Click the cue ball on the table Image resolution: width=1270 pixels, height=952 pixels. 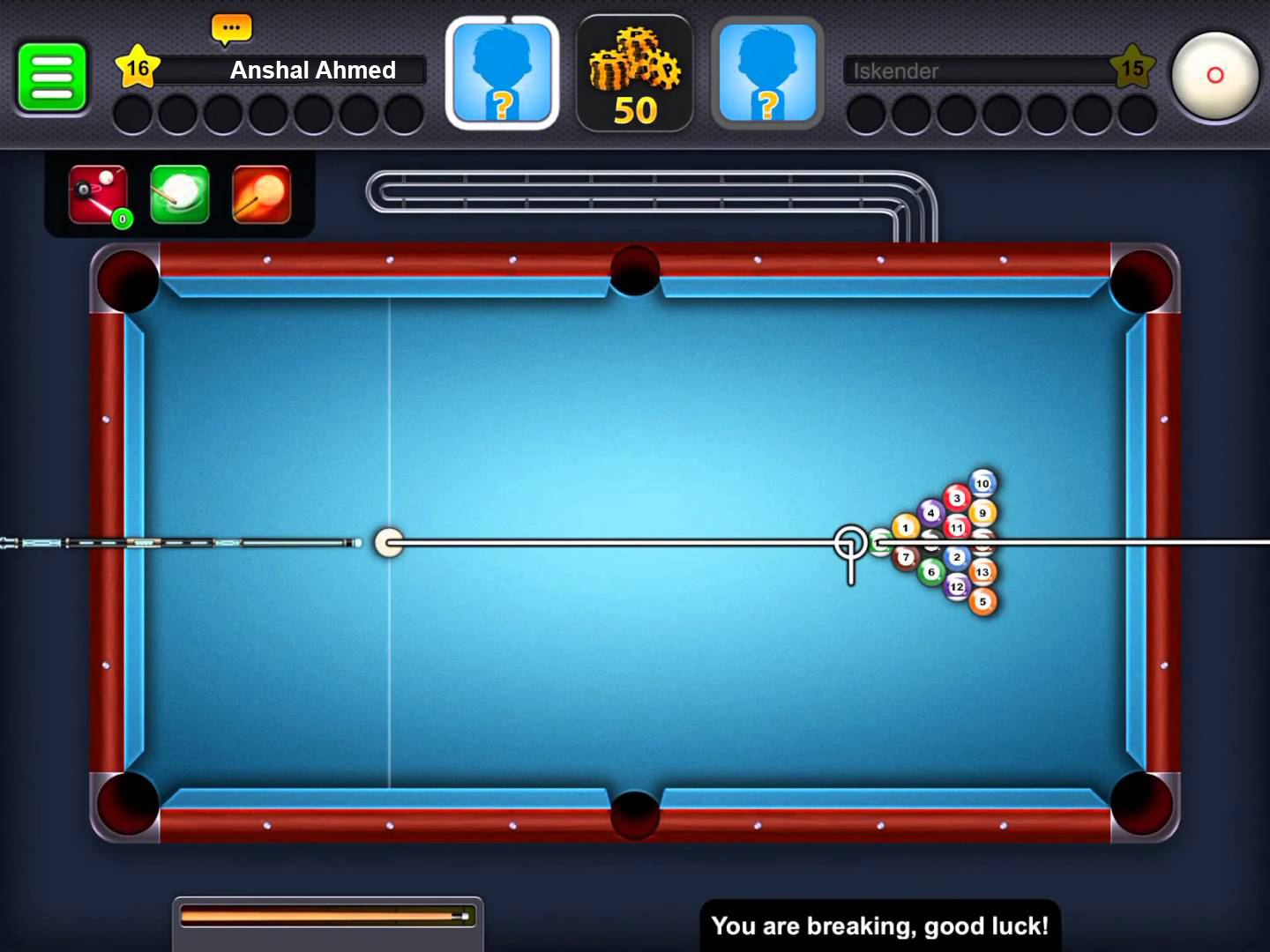388,542
